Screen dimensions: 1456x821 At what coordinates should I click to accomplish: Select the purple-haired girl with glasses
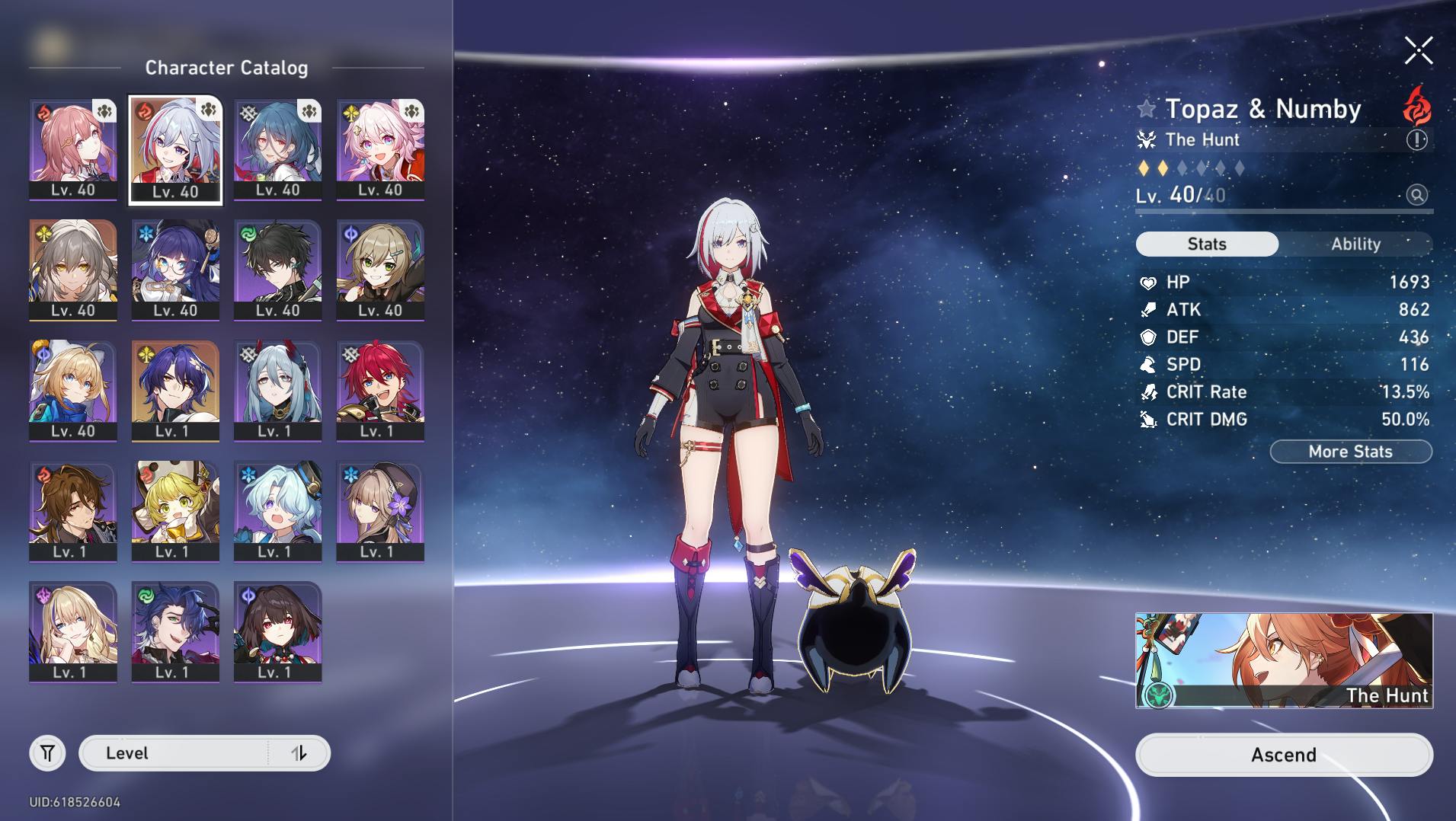click(175, 270)
